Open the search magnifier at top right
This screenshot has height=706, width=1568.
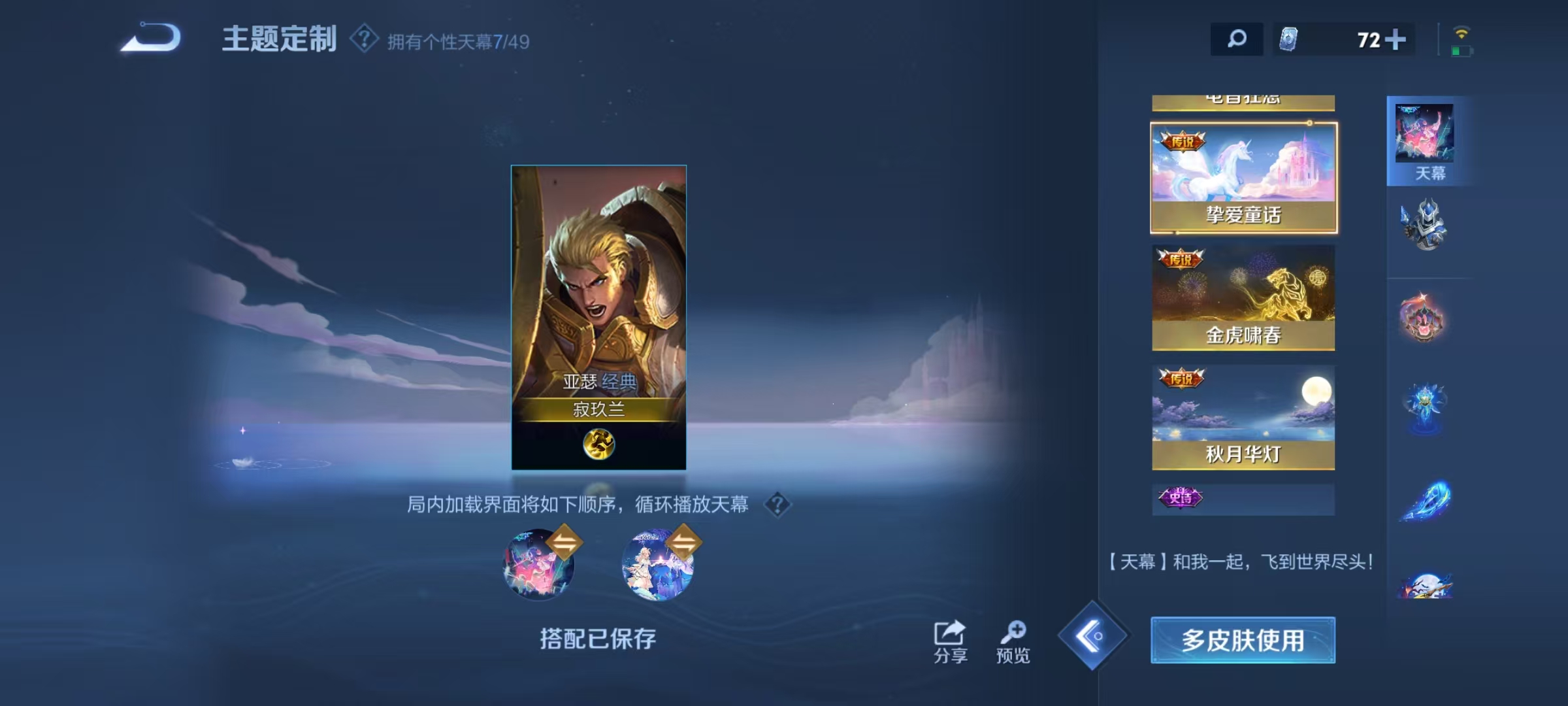[1237, 39]
